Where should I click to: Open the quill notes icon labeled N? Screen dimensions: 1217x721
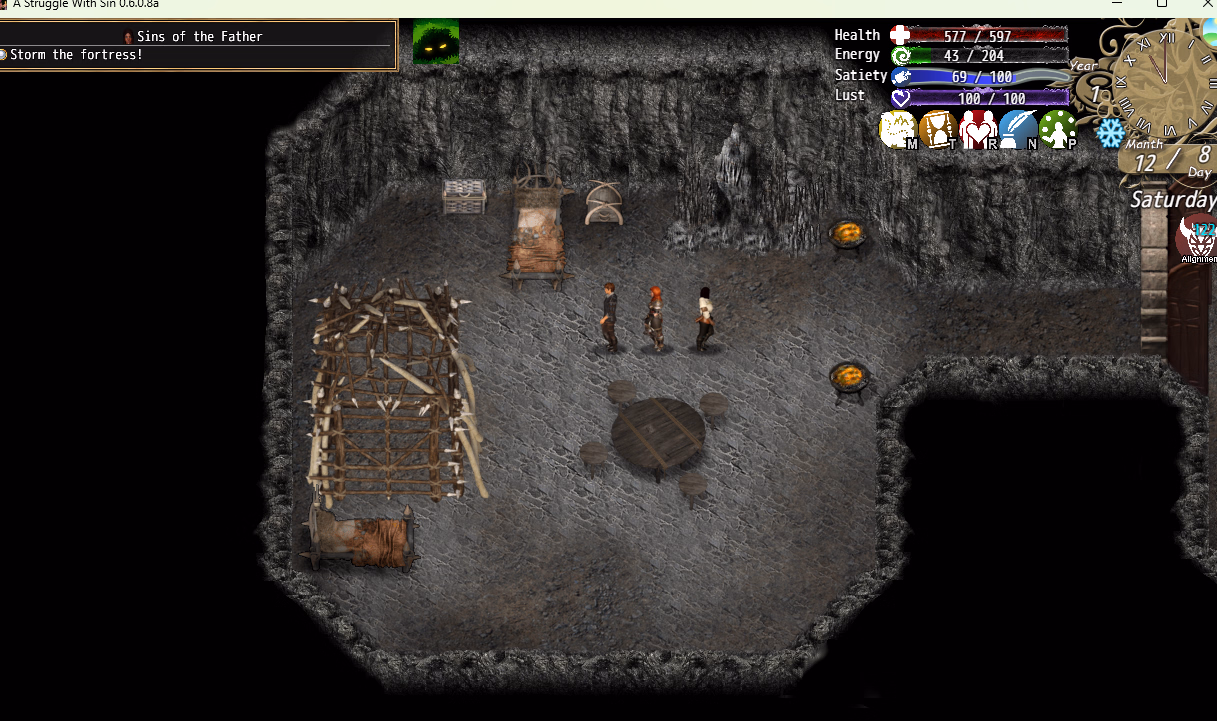pyautogui.click(x=1018, y=130)
